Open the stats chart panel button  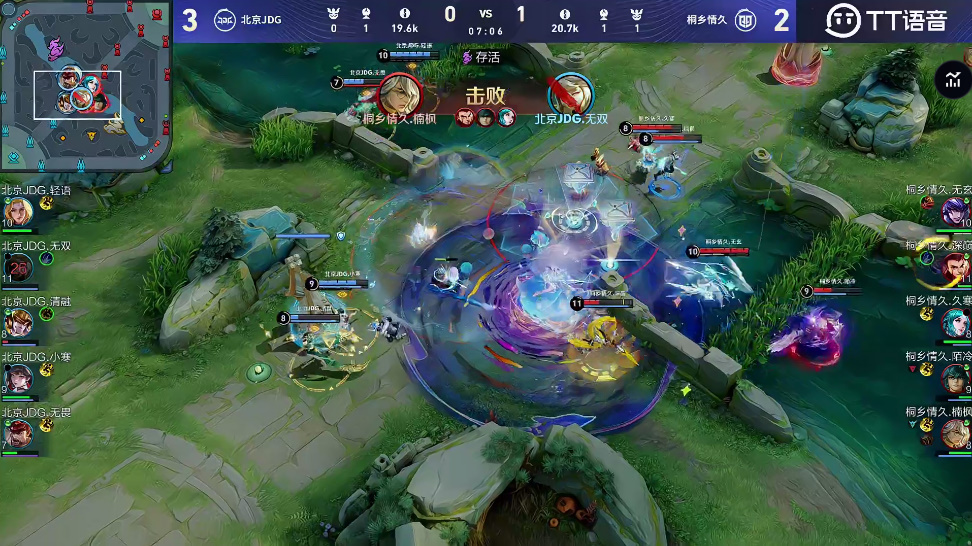951,81
